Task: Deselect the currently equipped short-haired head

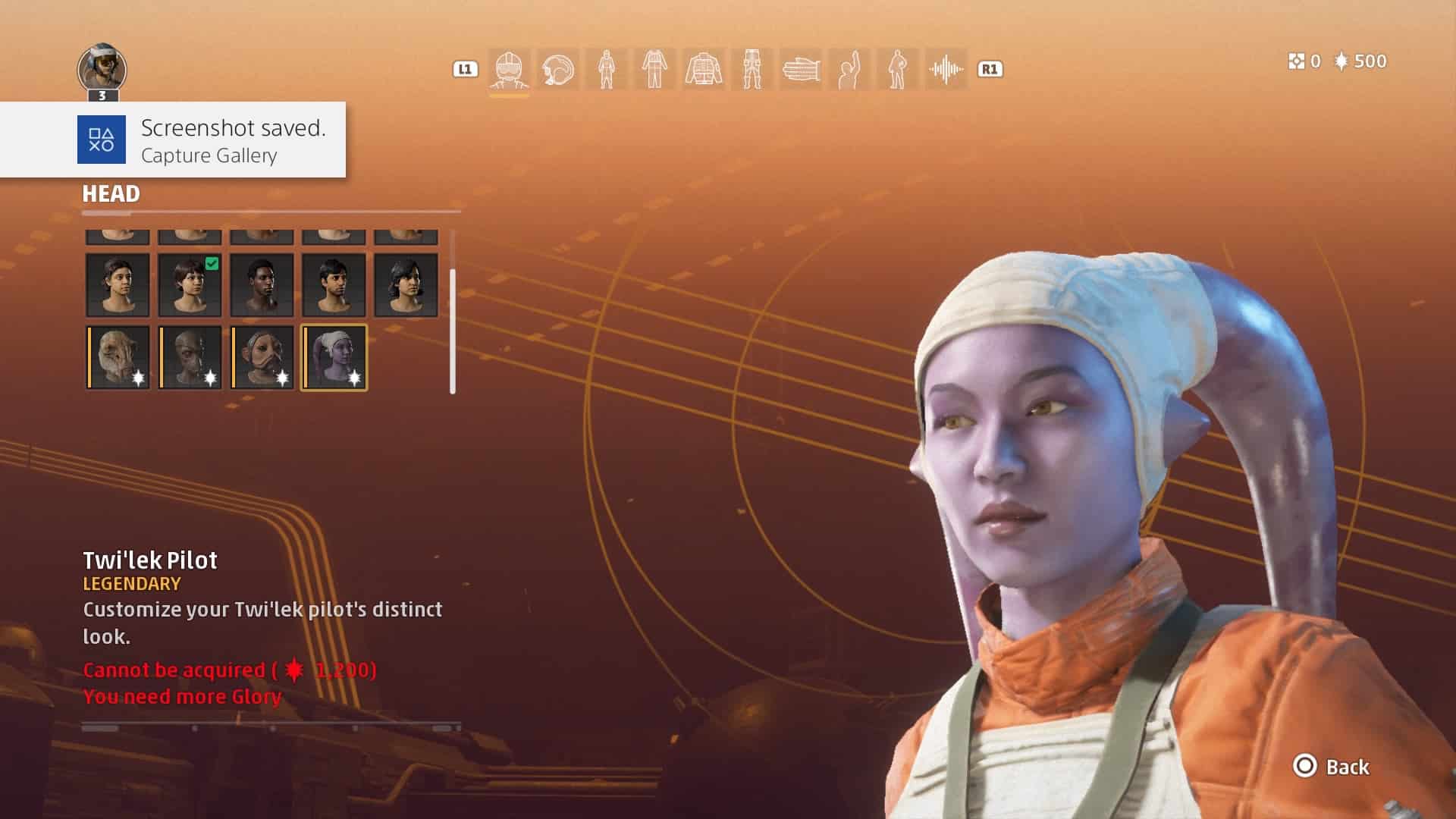Action: (x=190, y=284)
